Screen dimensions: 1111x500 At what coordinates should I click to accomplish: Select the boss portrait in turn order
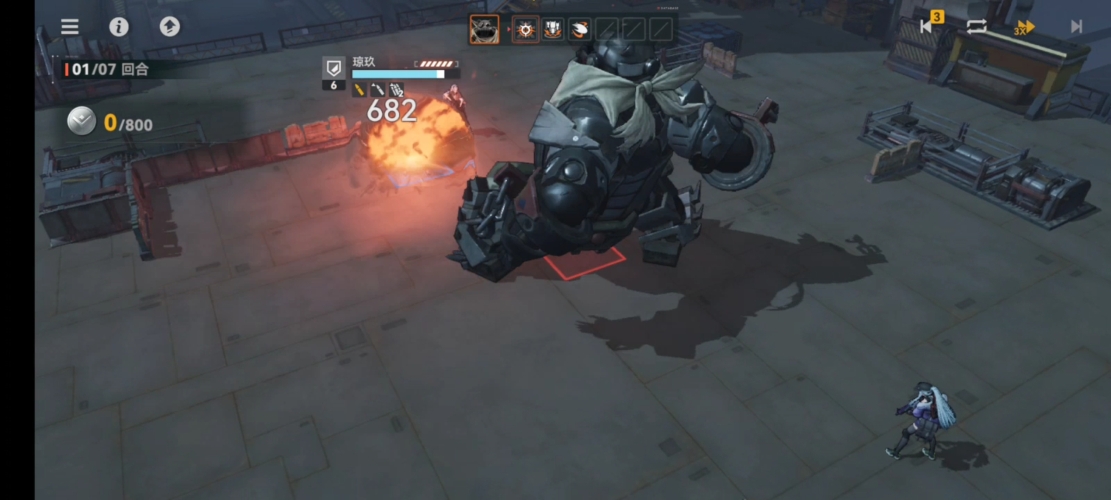point(484,29)
